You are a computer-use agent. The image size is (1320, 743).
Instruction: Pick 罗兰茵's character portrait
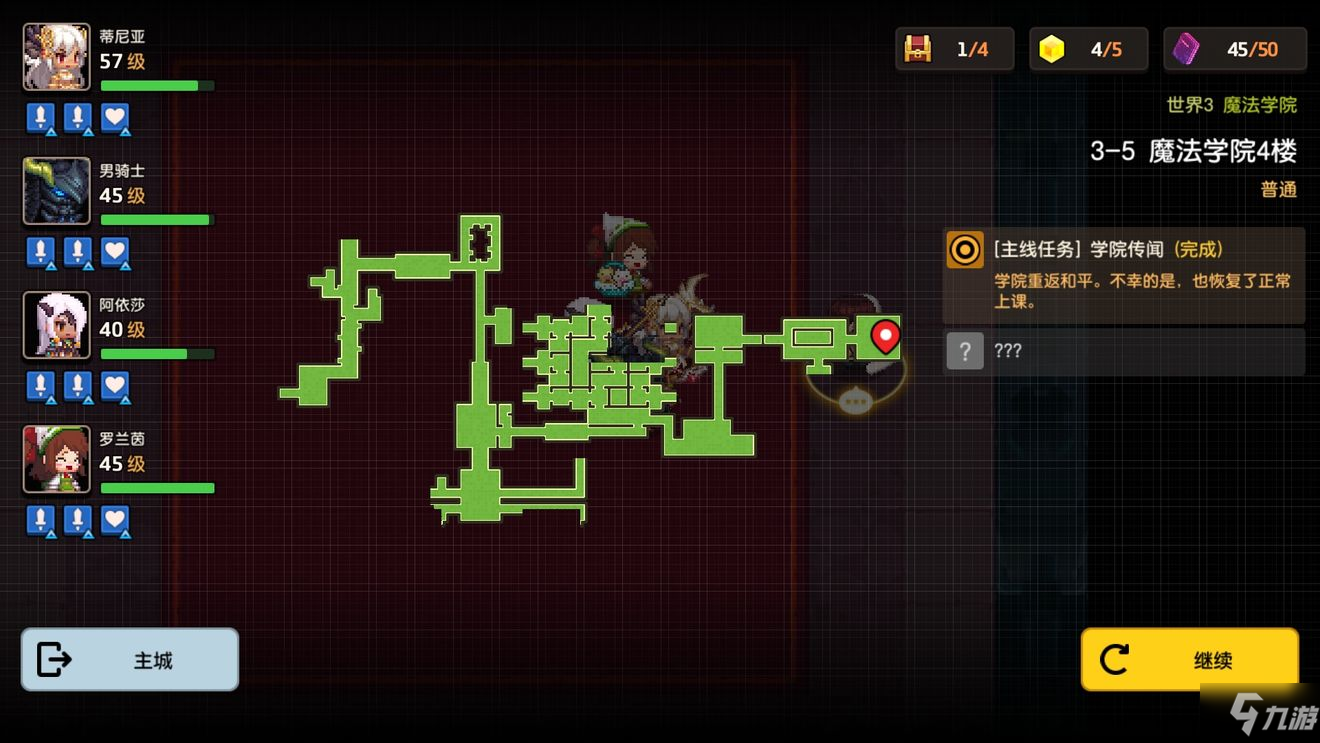57,459
